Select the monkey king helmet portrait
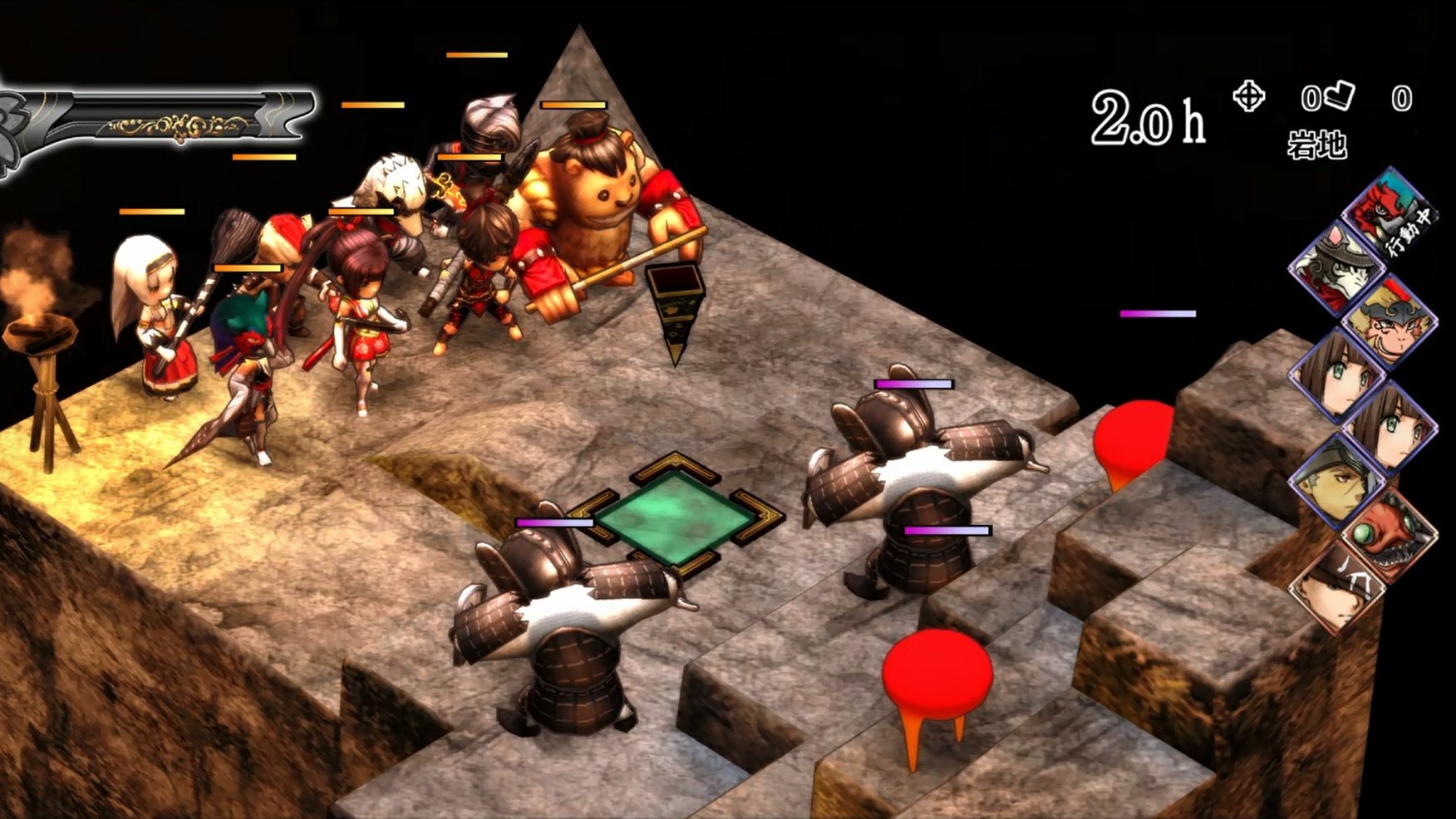 tap(1389, 321)
